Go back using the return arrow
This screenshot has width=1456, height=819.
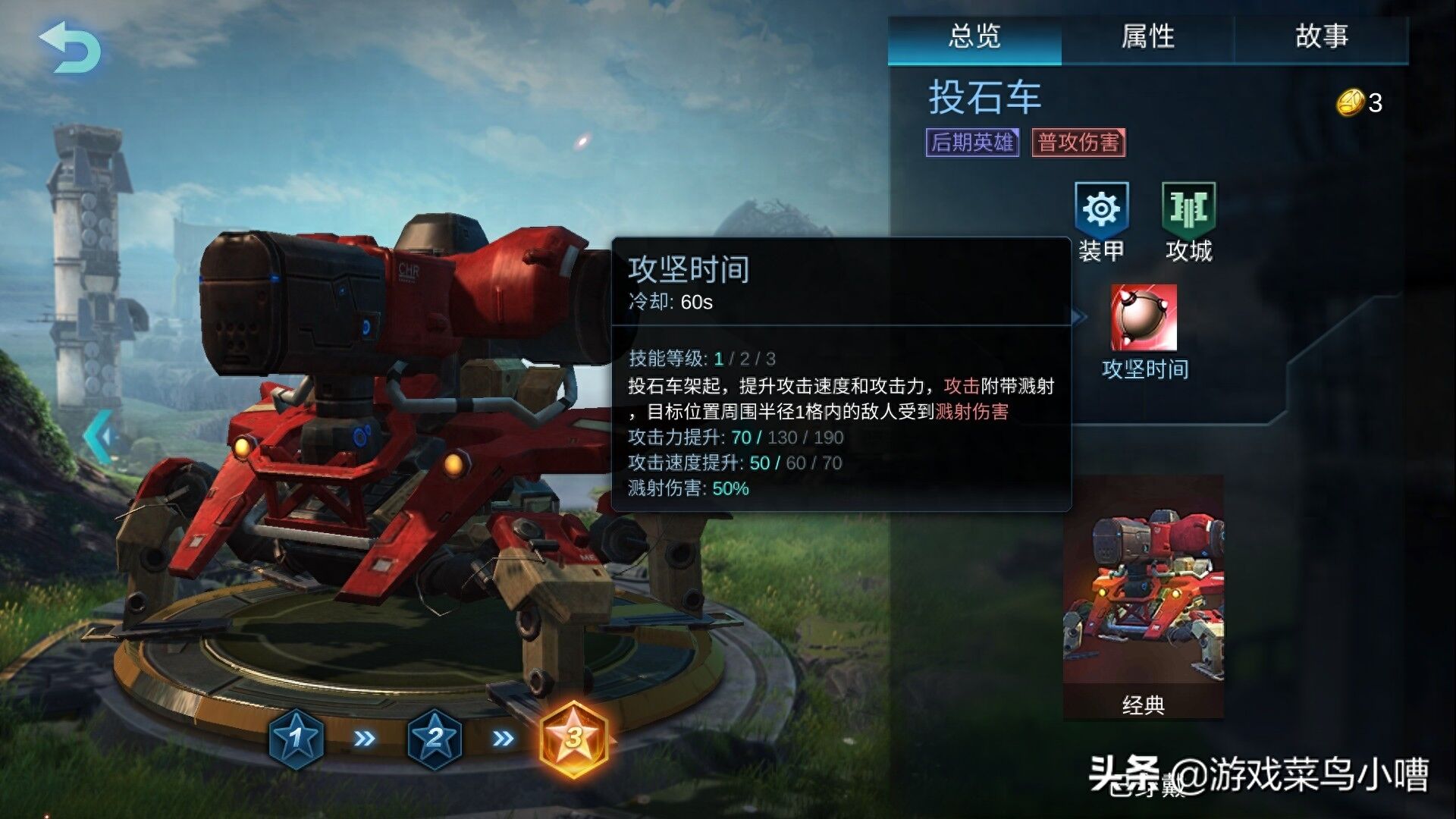pyautogui.click(x=71, y=47)
